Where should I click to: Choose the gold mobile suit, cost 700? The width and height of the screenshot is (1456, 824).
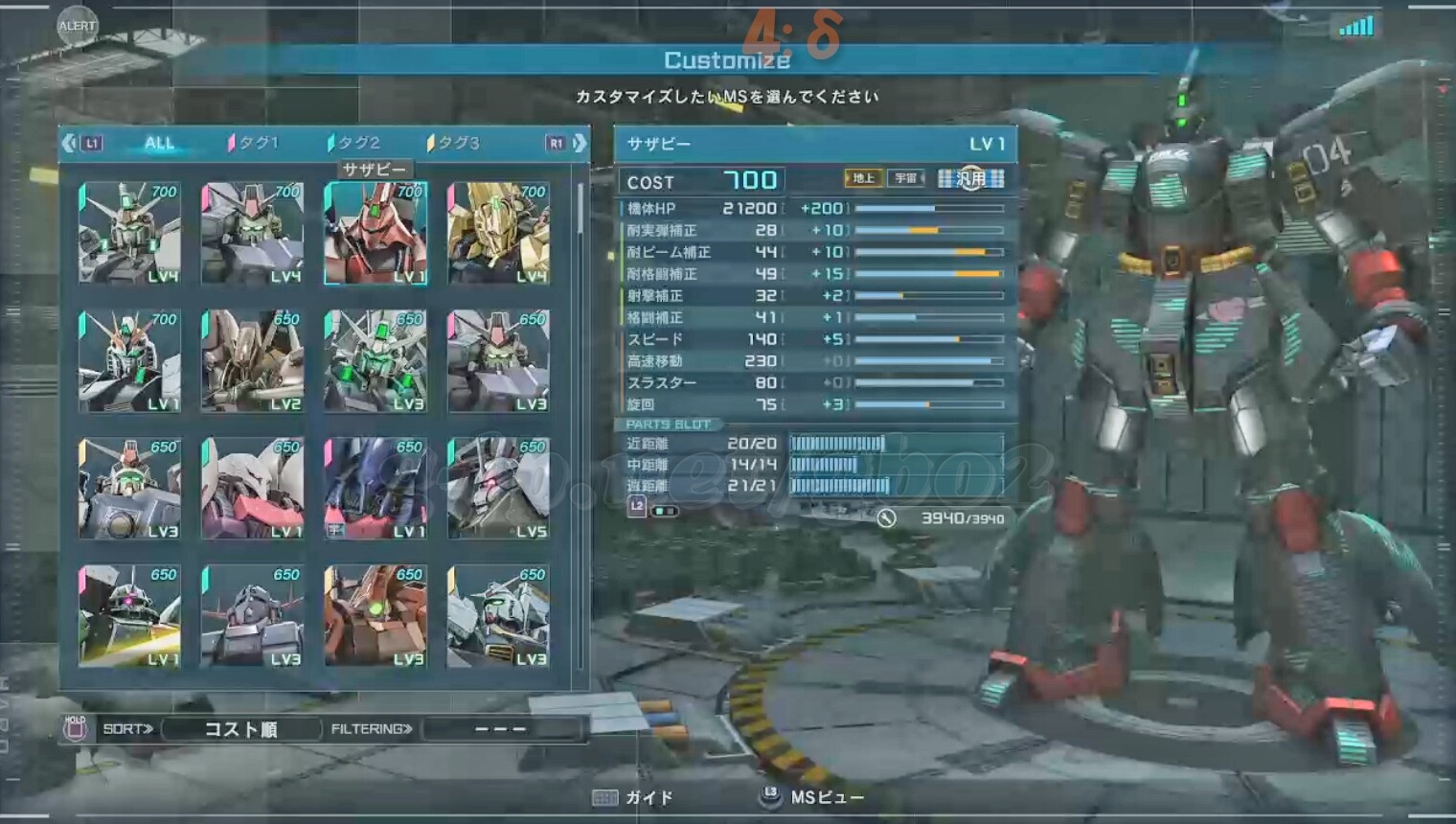click(498, 233)
